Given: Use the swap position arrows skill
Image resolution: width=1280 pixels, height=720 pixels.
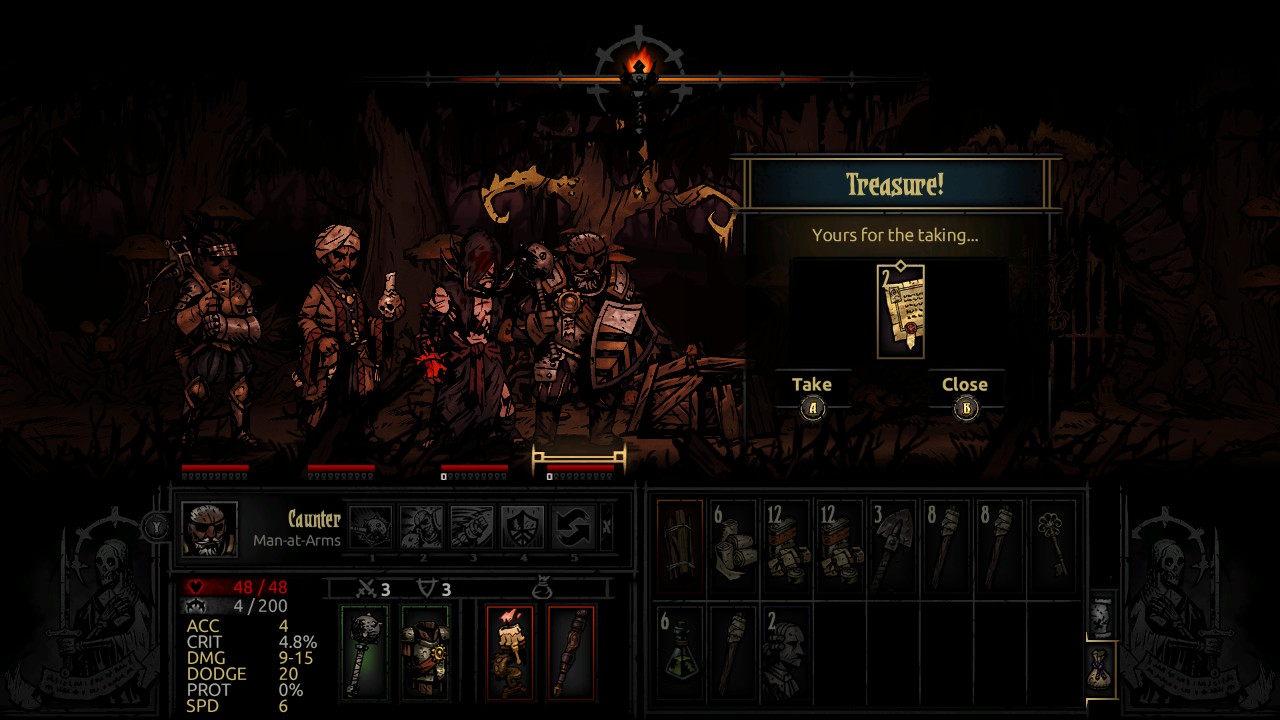Looking at the screenshot, I should tap(574, 527).
